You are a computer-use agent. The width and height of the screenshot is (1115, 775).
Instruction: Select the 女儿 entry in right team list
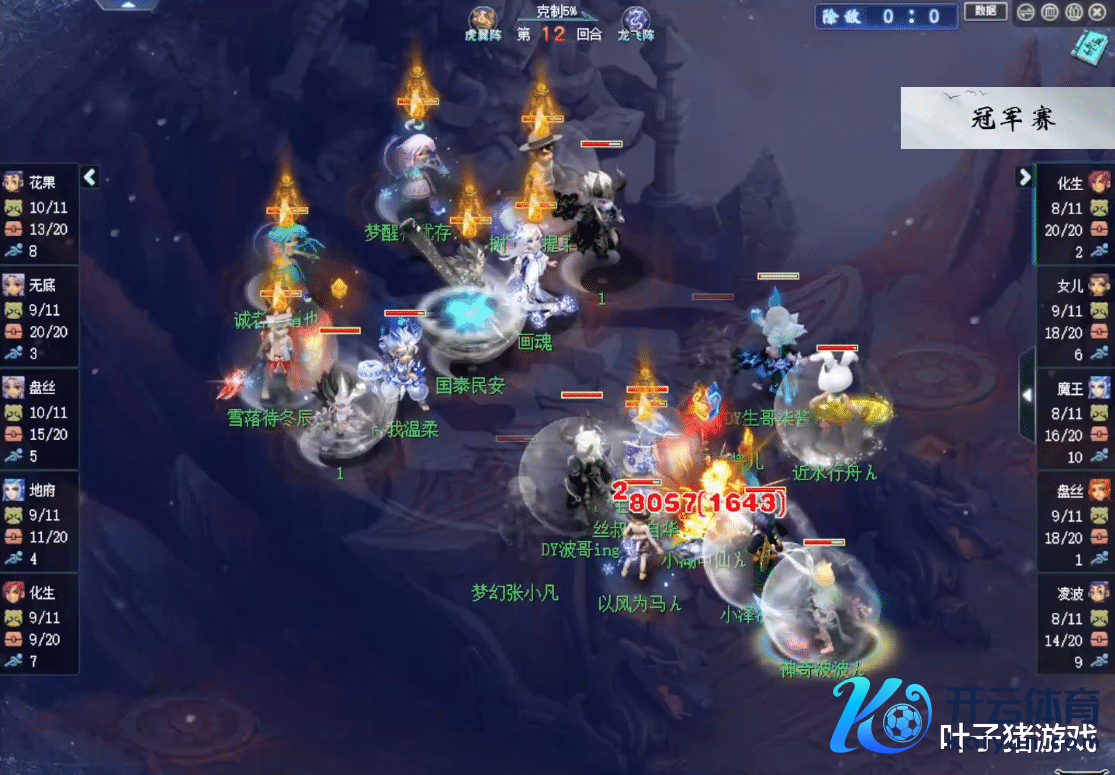point(1074,319)
